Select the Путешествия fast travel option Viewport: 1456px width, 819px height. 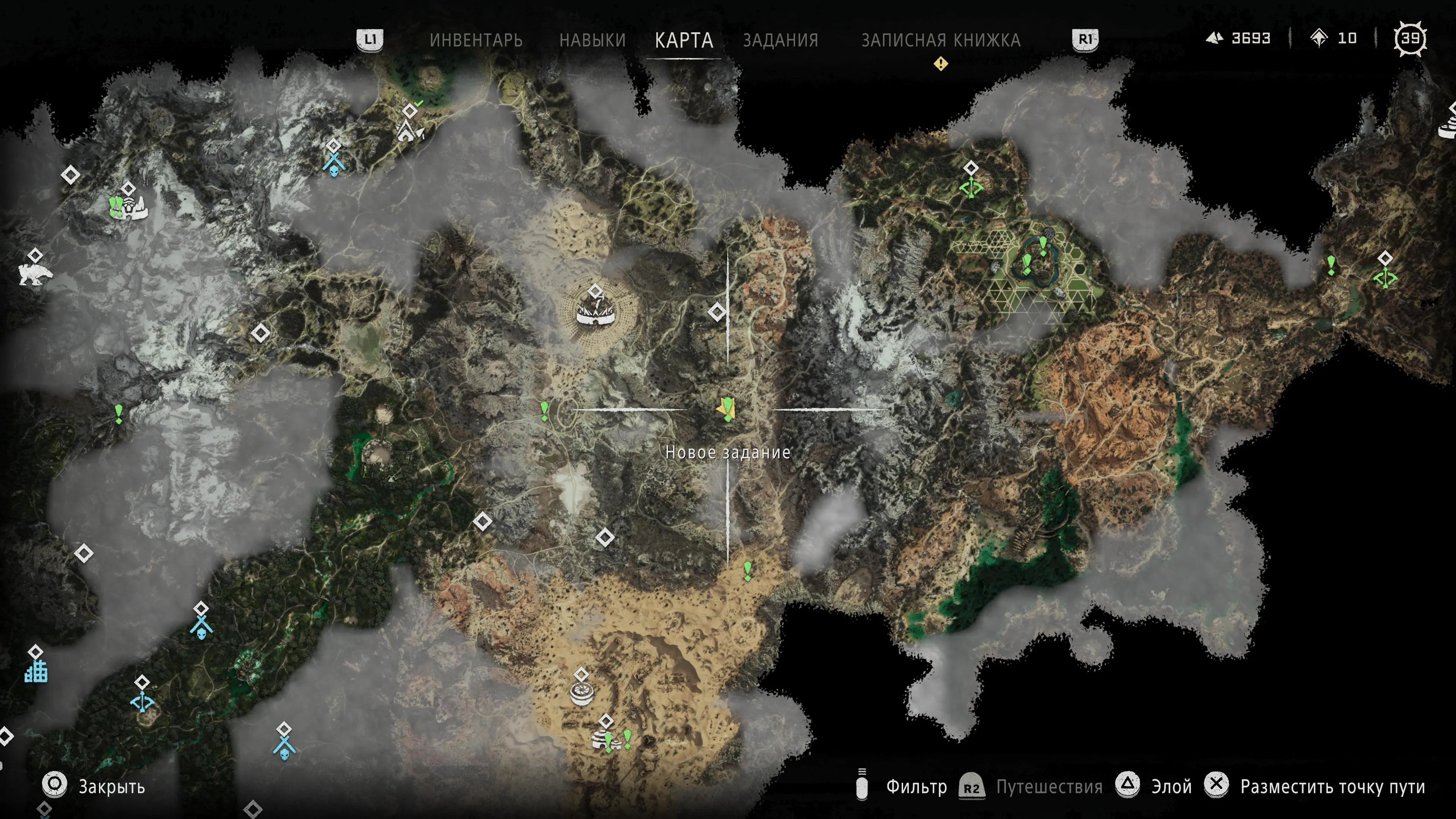coord(1048,786)
